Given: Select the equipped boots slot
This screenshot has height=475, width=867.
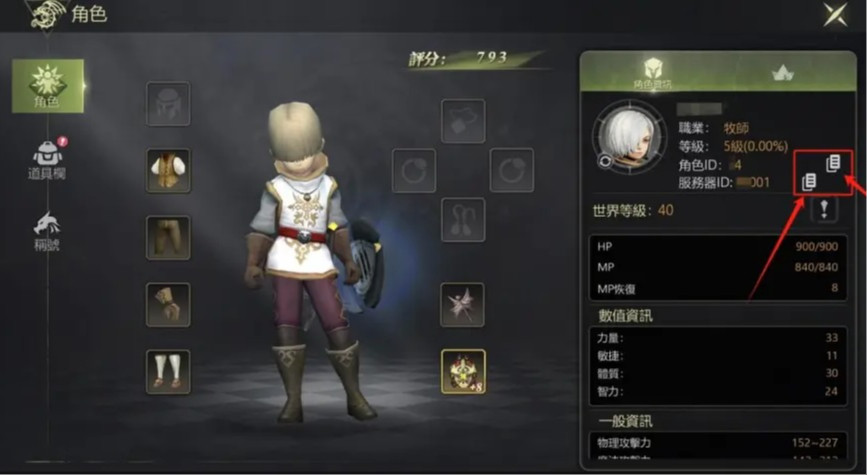Looking at the screenshot, I should pyautogui.click(x=168, y=370).
